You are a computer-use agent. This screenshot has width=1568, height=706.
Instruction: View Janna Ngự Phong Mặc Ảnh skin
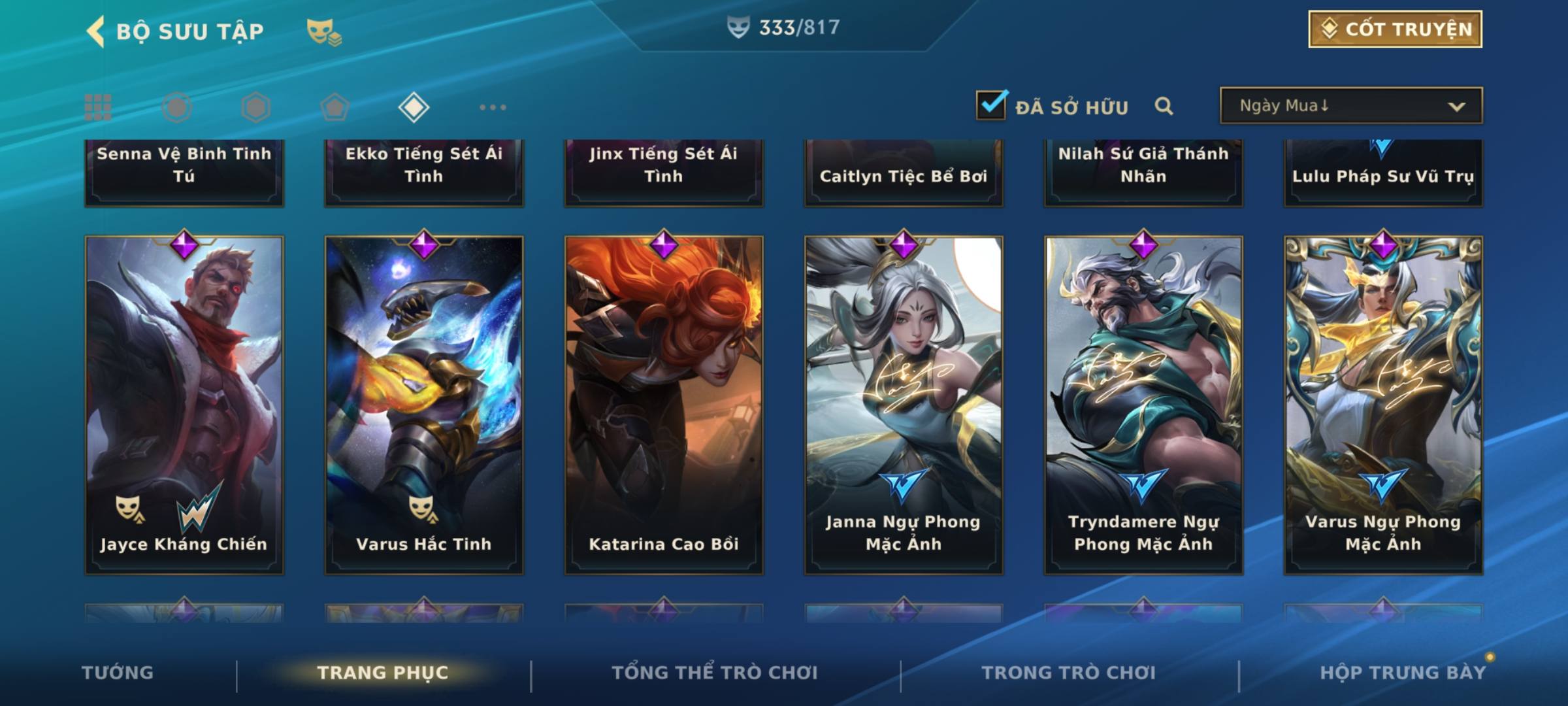pos(904,405)
